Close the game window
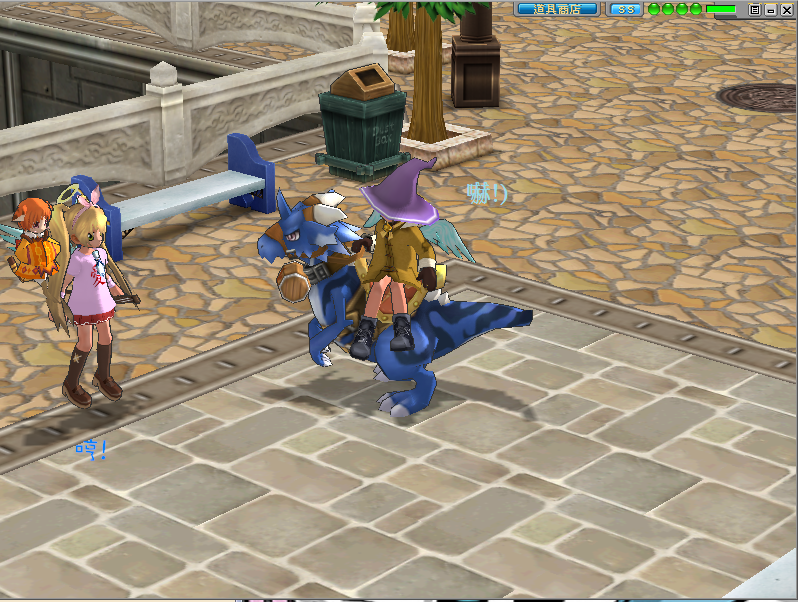Image resolution: width=798 pixels, height=602 pixels. point(785,9)
